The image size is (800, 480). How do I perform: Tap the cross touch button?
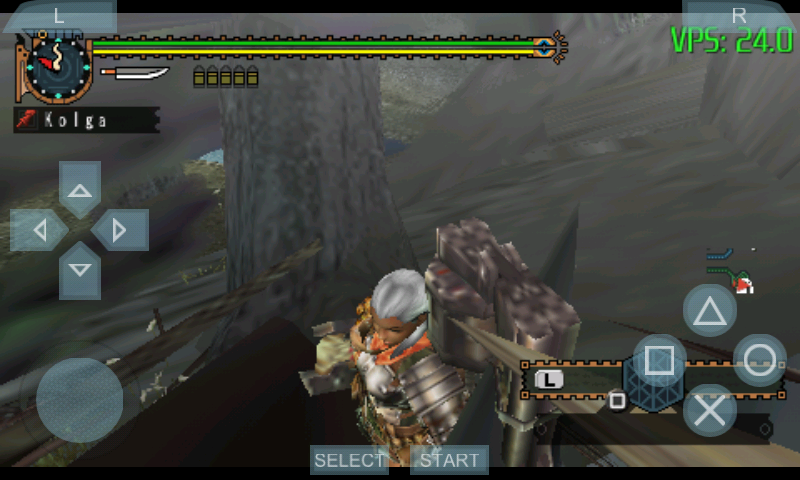click(710, 410)
